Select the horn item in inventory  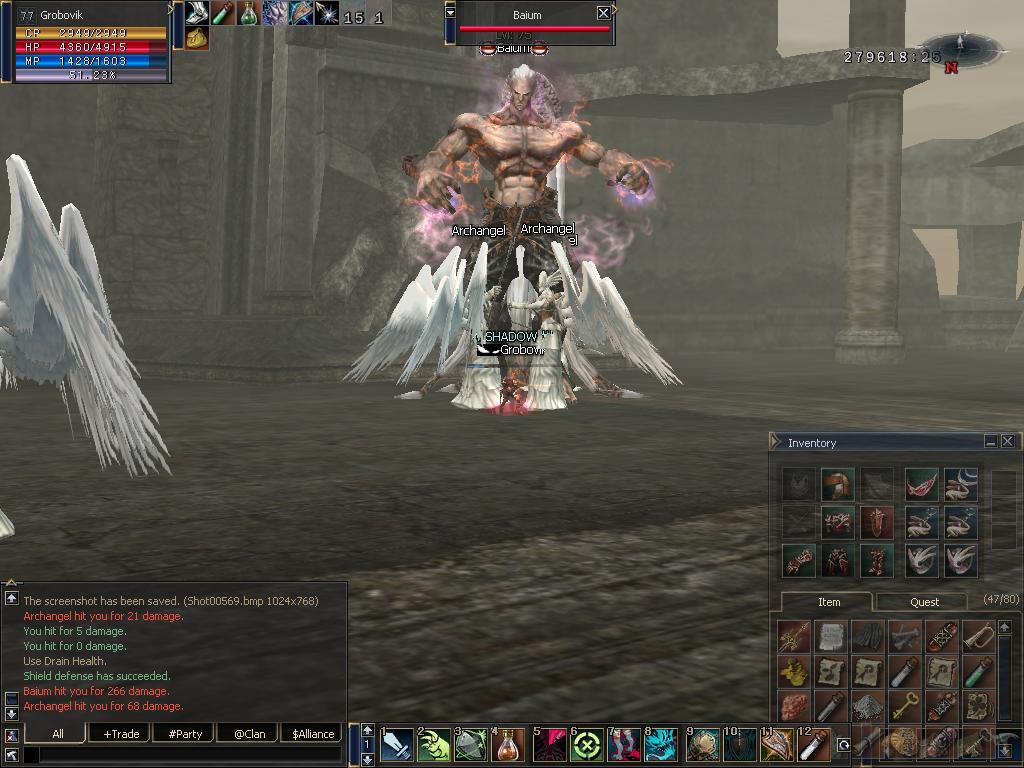point(979,637)
